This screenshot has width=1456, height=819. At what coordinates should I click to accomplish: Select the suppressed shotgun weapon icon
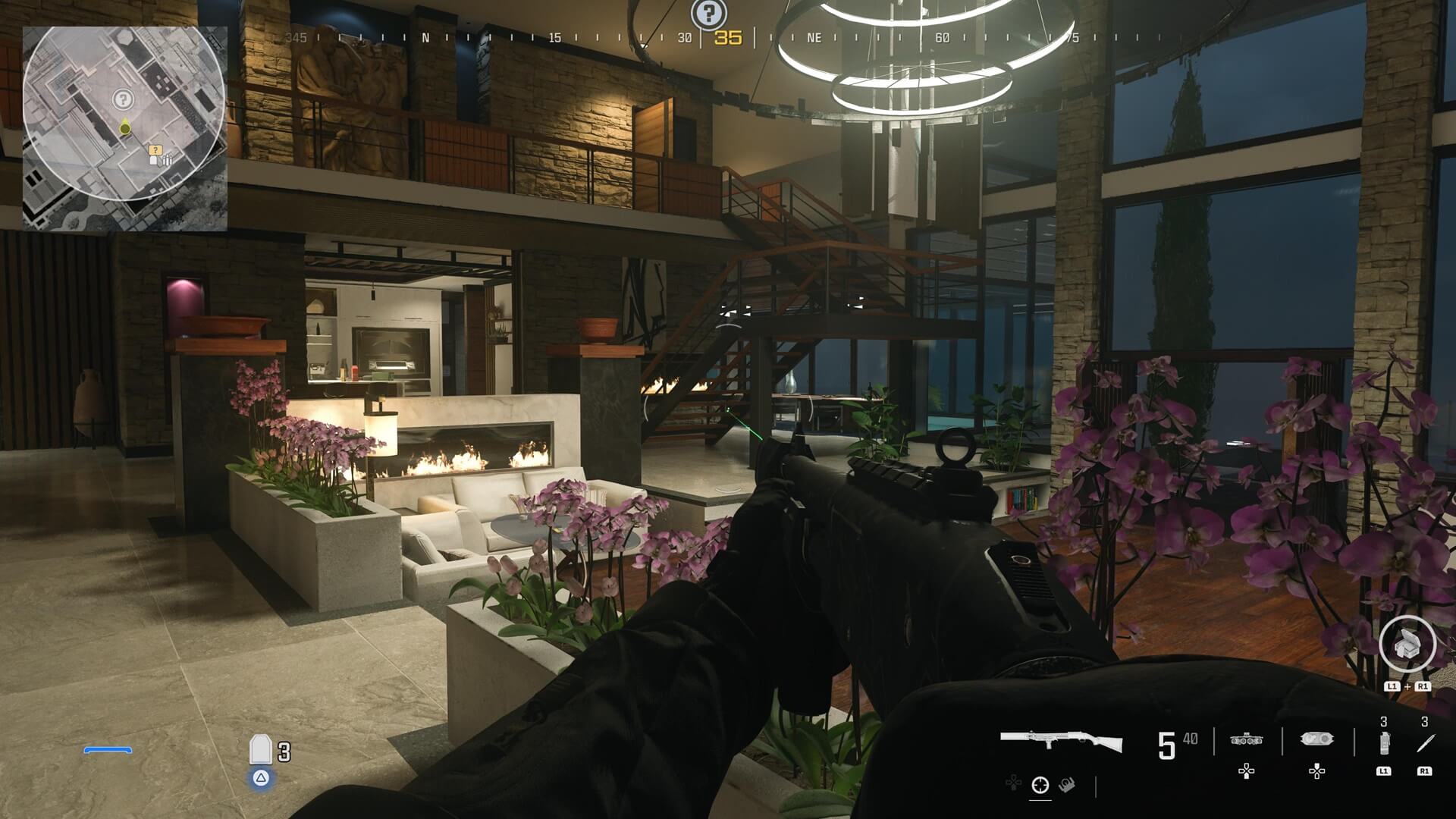pos(1061,740)
